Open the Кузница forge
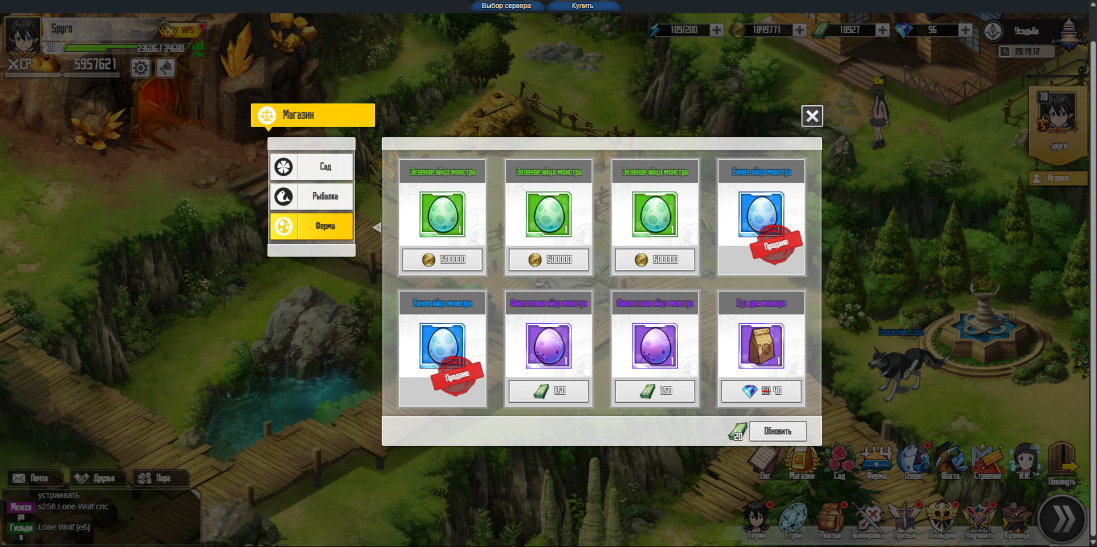Image resolution: width=1097 pixels, height=547 pixels. click(x=1015, y=518)
